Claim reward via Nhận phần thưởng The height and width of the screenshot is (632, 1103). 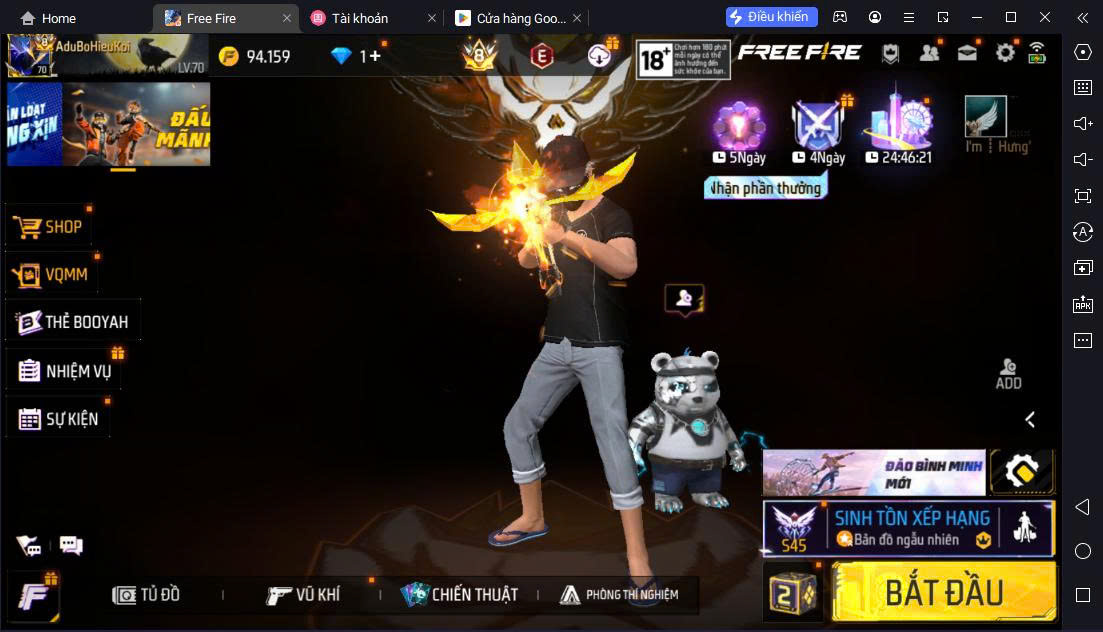pos(765,188)
